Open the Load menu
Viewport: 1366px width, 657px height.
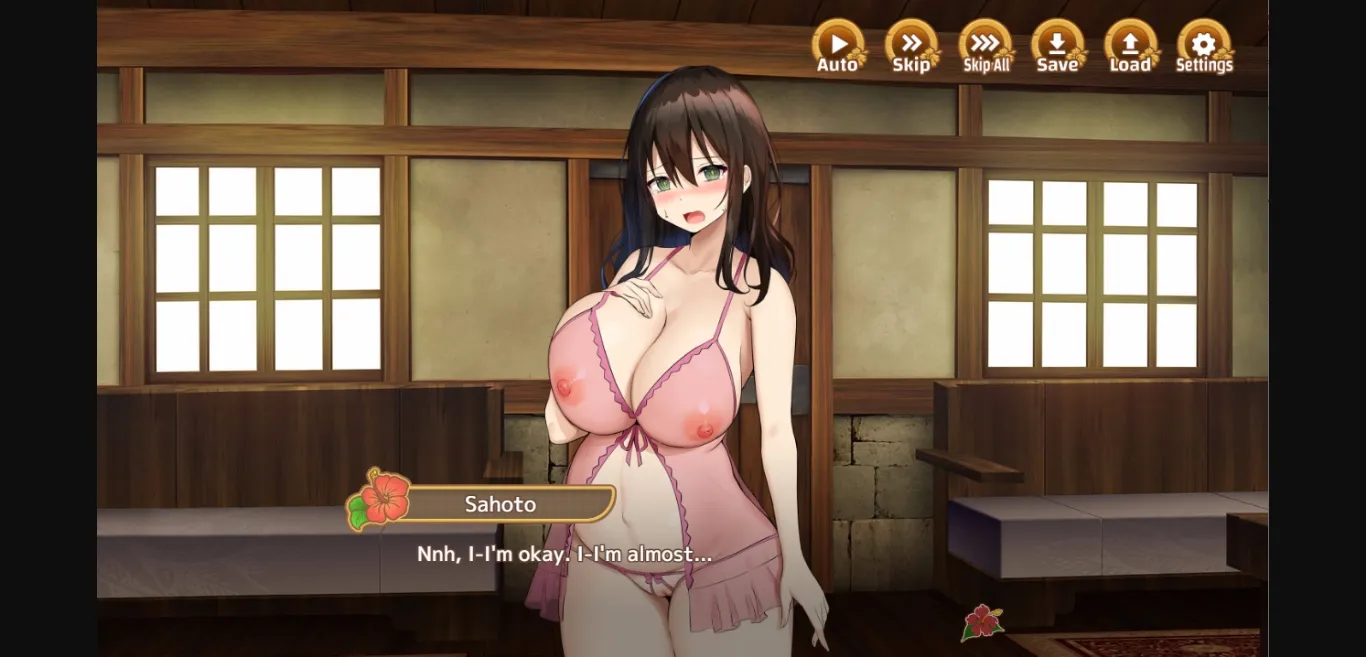pyautogui.click(x=1130, y=45)
